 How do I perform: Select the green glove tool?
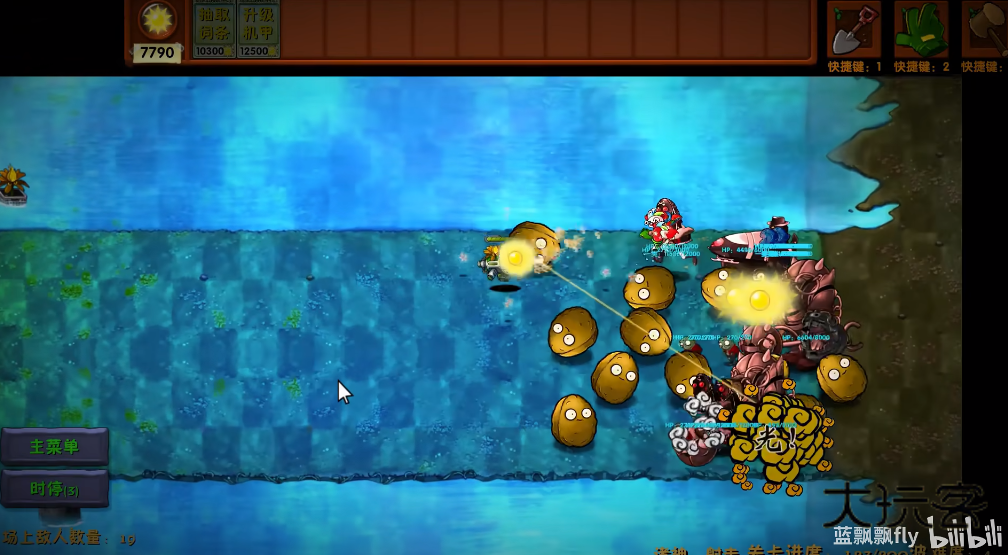pos(920,30)
